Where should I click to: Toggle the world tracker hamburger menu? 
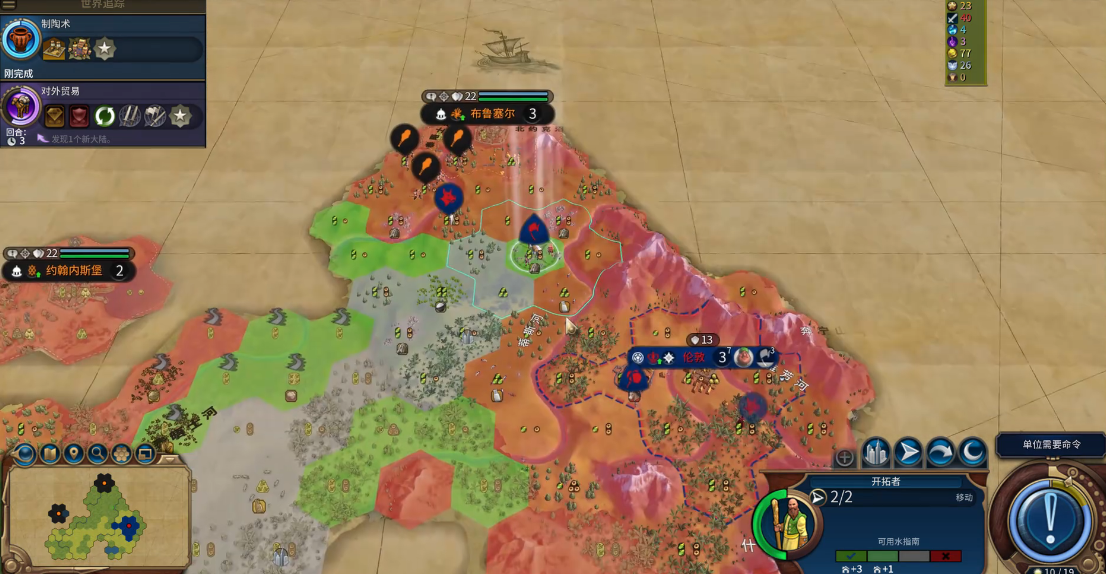(9, 5)
